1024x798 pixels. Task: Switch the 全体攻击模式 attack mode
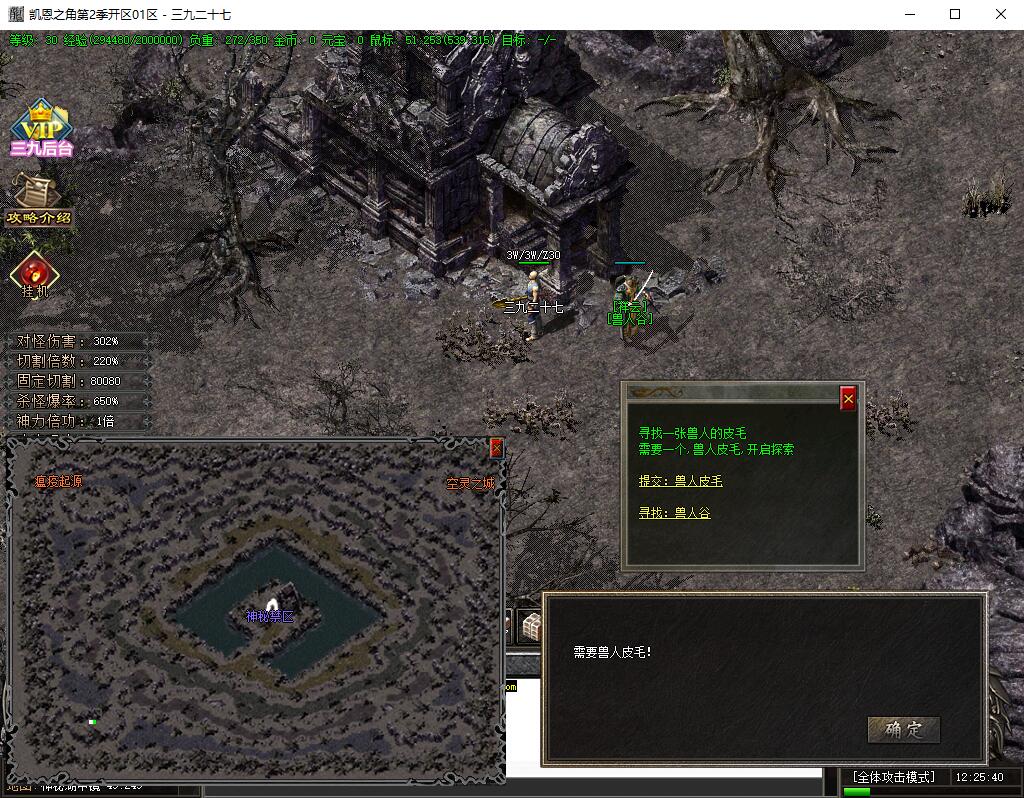click(x=893, y=777)
